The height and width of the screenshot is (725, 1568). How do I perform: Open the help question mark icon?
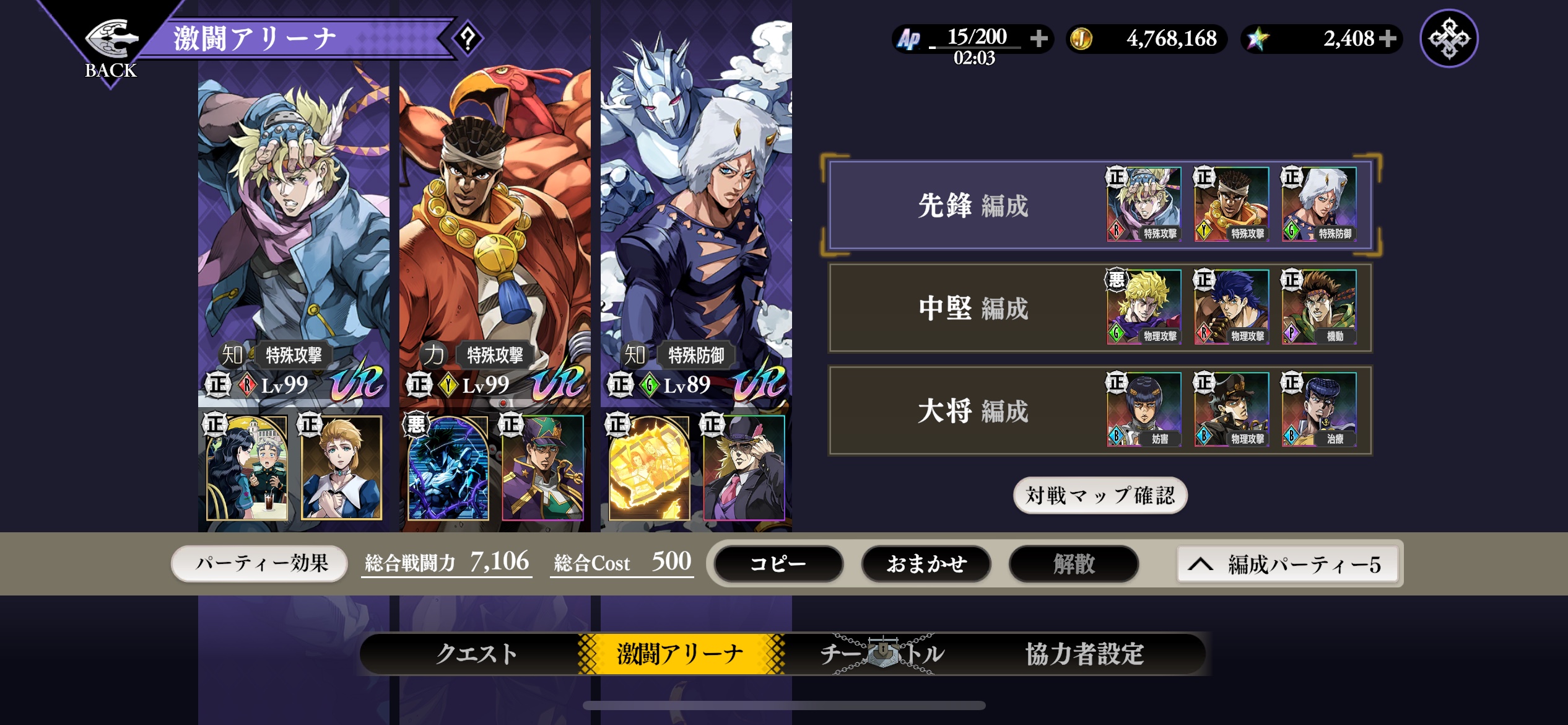pos(468,38)
